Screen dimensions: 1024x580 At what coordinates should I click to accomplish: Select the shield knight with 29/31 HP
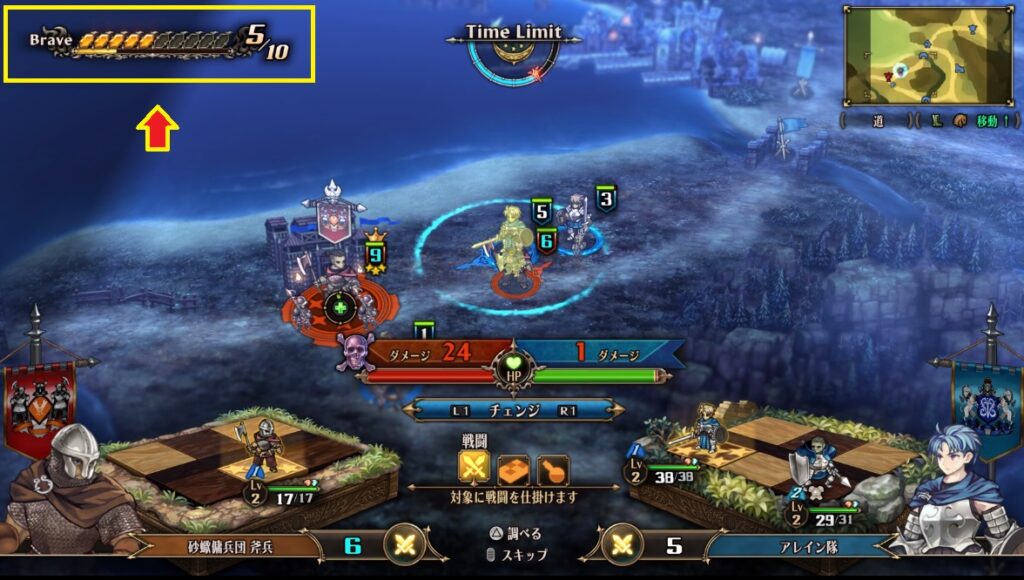coord(816,463)
